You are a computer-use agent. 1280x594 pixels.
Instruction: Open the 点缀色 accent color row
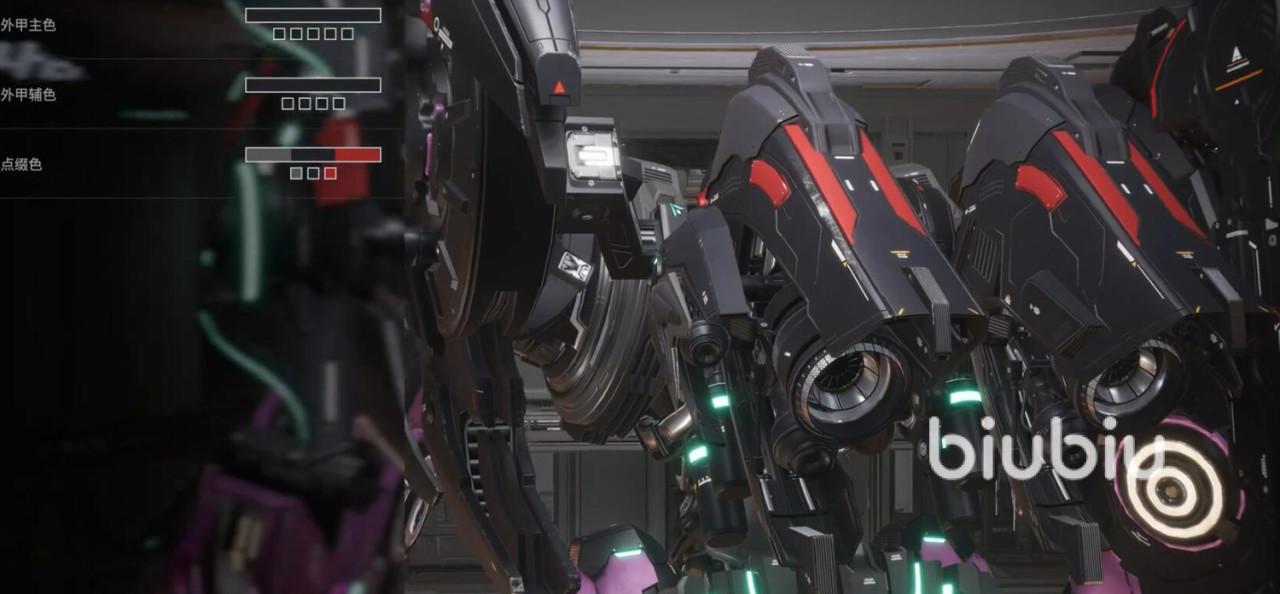(22, 165)
